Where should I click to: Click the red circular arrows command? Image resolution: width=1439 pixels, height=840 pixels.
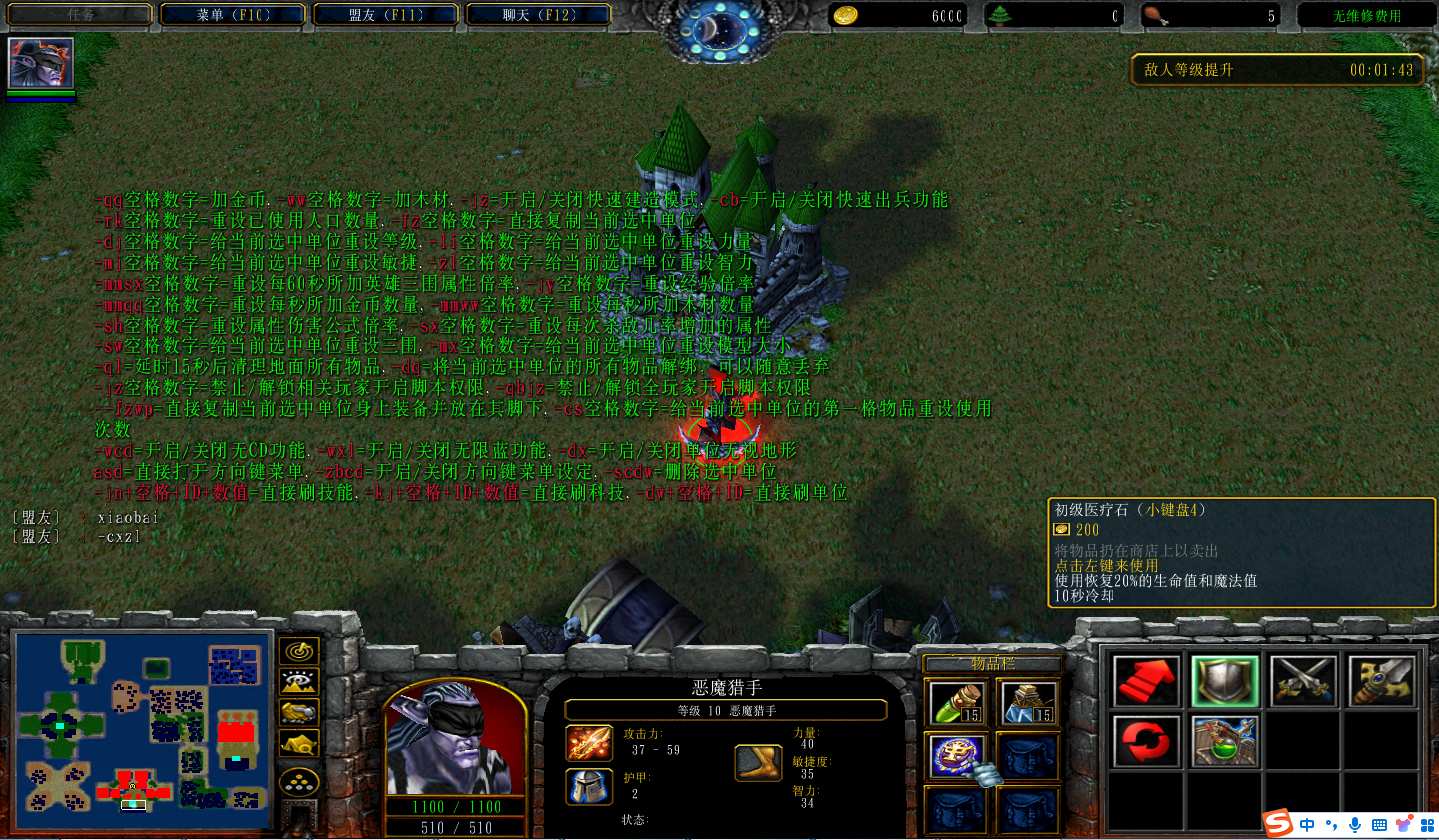click(x=1146, y=741)
